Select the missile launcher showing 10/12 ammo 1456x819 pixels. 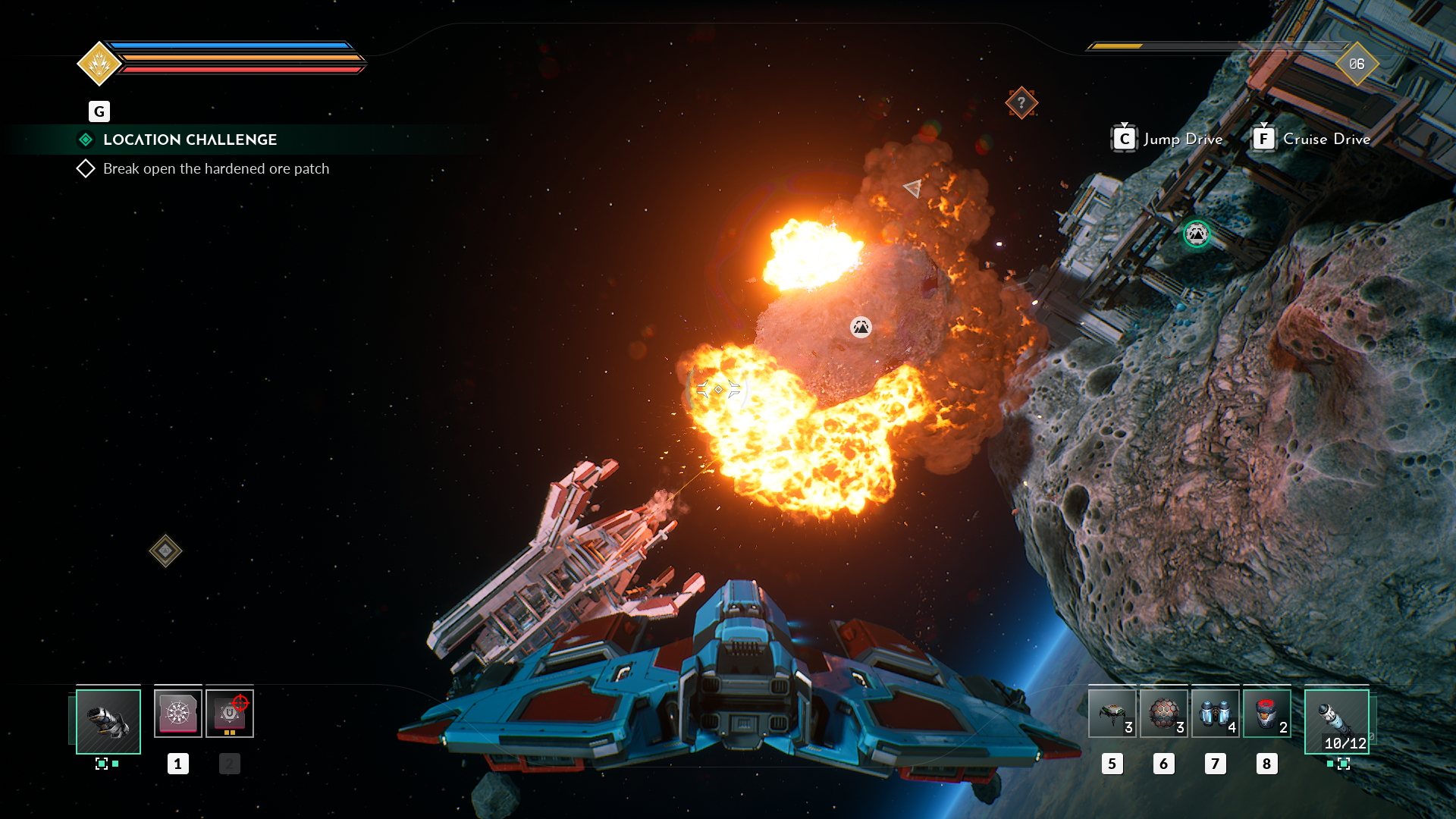tap(1337, 723)
